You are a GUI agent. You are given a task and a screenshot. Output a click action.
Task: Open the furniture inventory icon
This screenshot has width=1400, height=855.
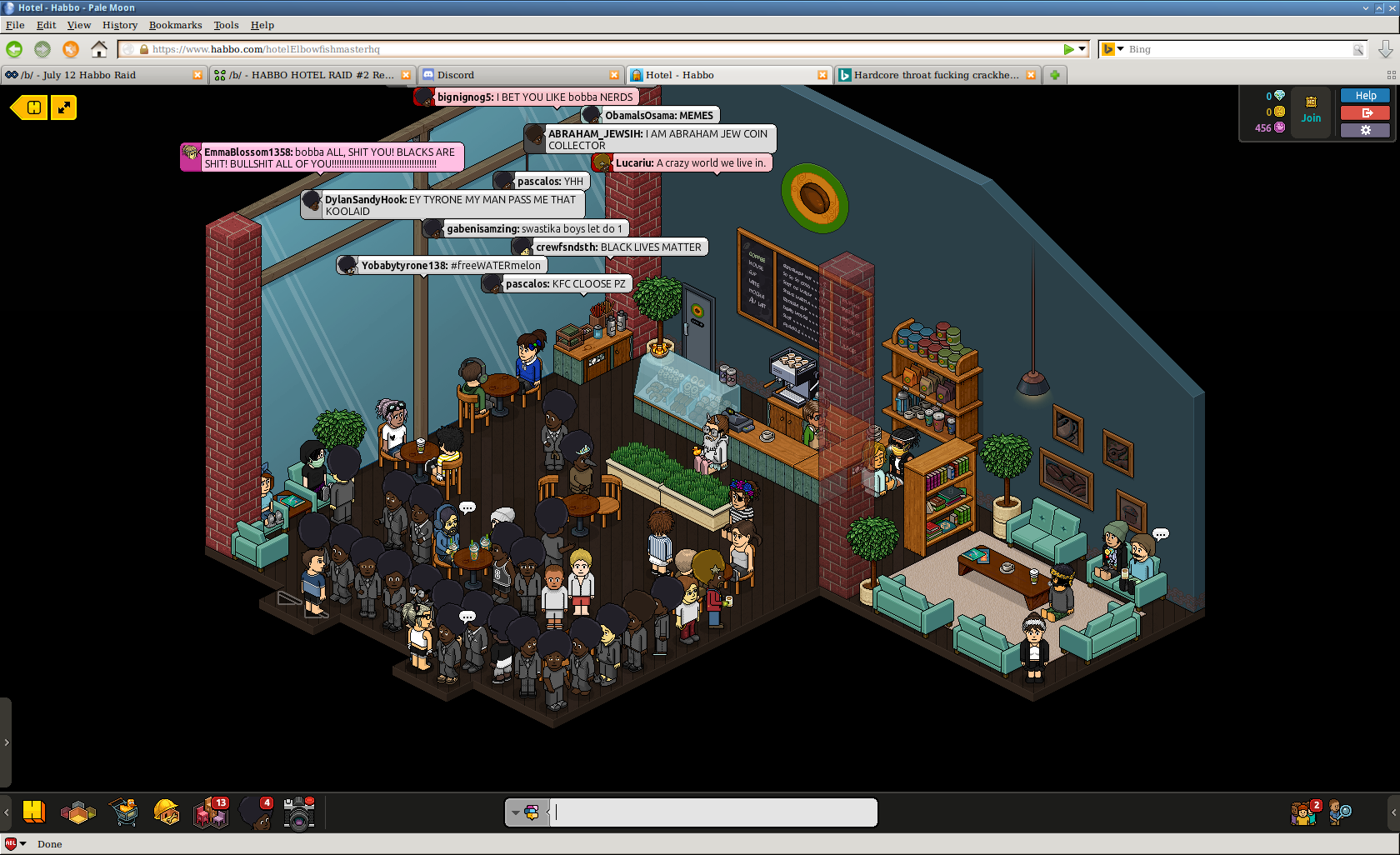pyautogui.click(x=211, y=812)
